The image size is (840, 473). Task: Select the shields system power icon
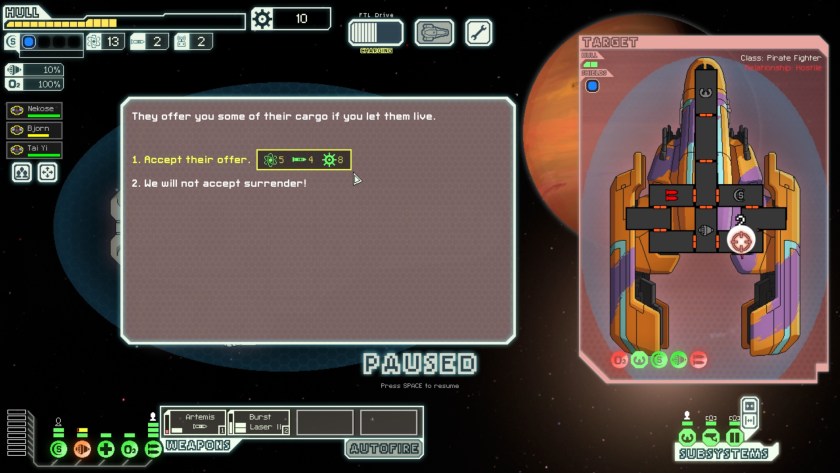(x=58, y=449)
